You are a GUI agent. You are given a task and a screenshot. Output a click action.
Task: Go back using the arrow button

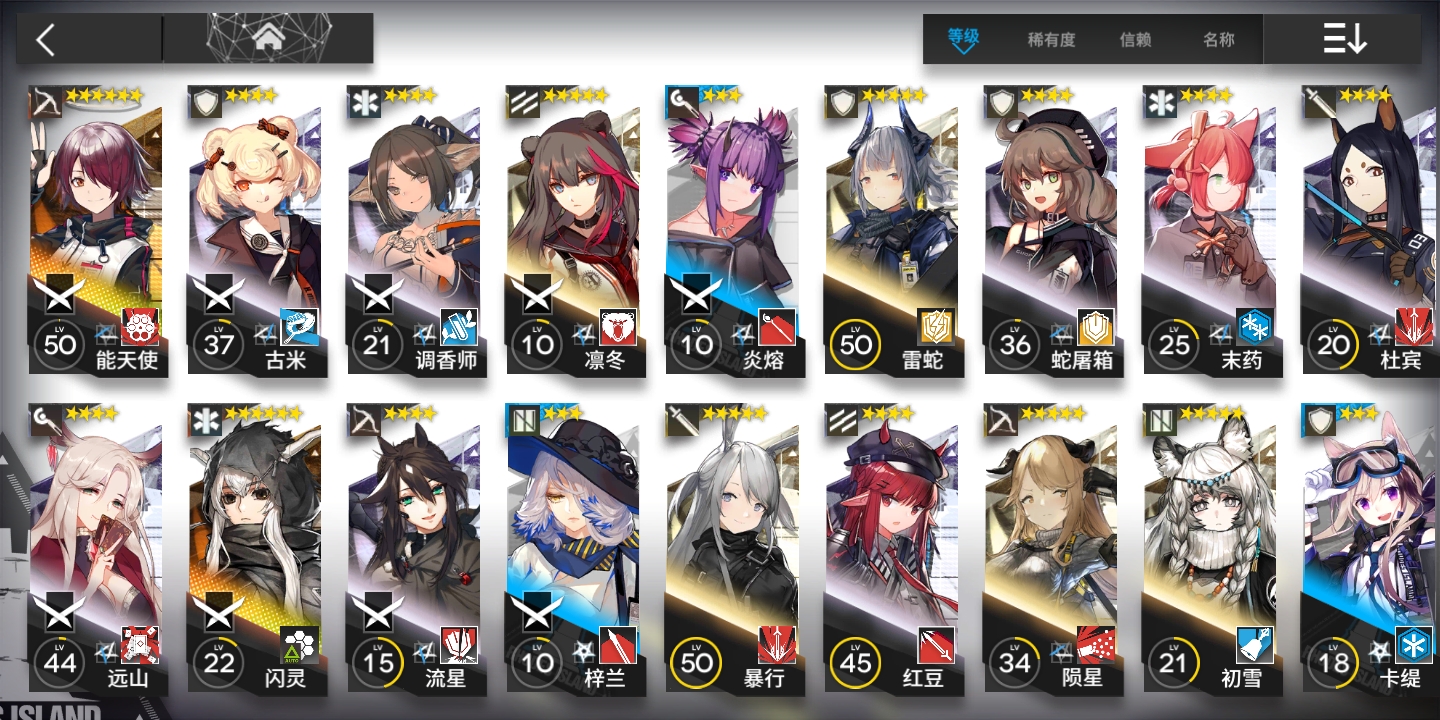(46, 40)
